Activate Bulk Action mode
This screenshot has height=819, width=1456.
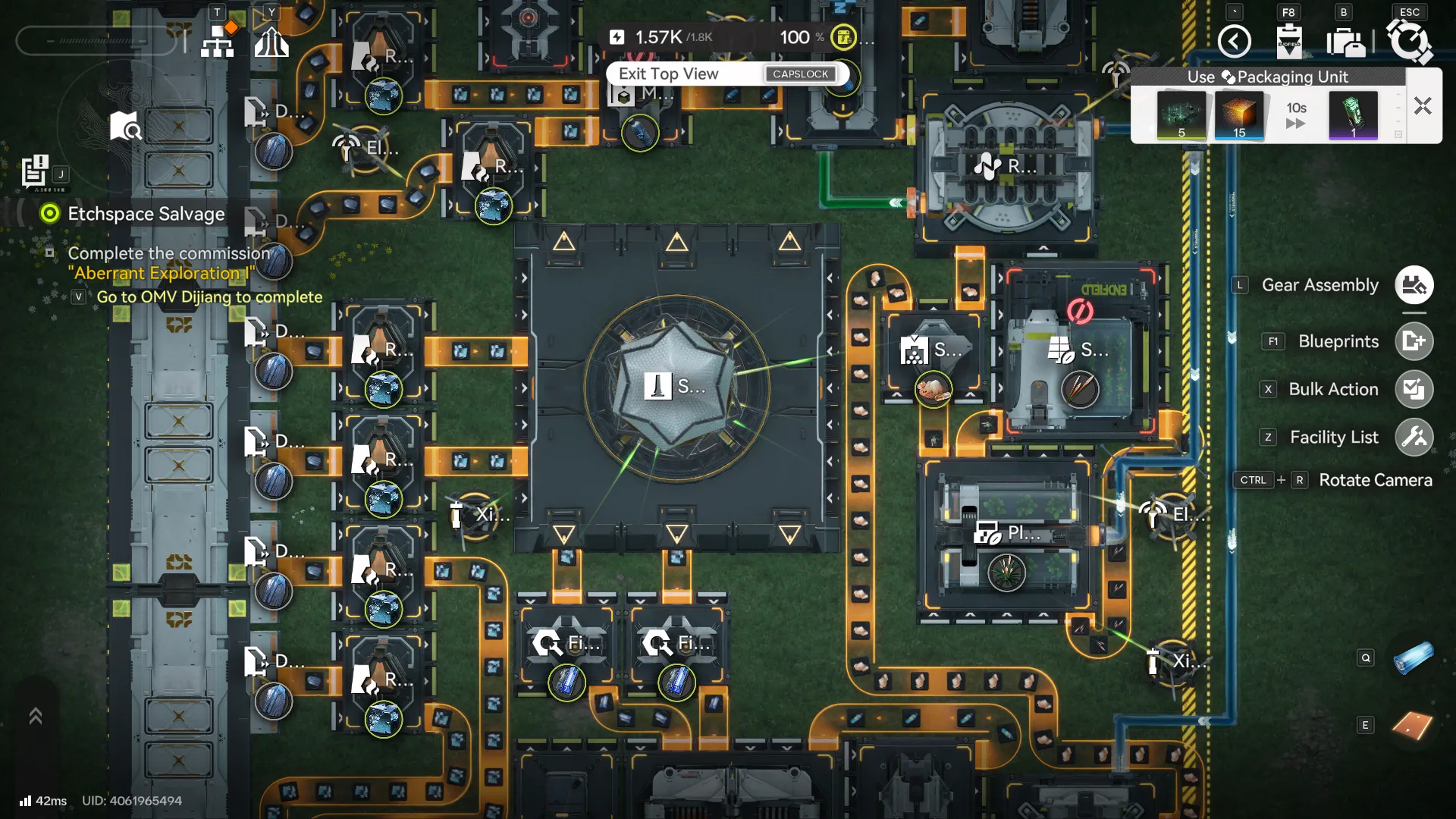pyautogui.click(x=1414, y=389)
